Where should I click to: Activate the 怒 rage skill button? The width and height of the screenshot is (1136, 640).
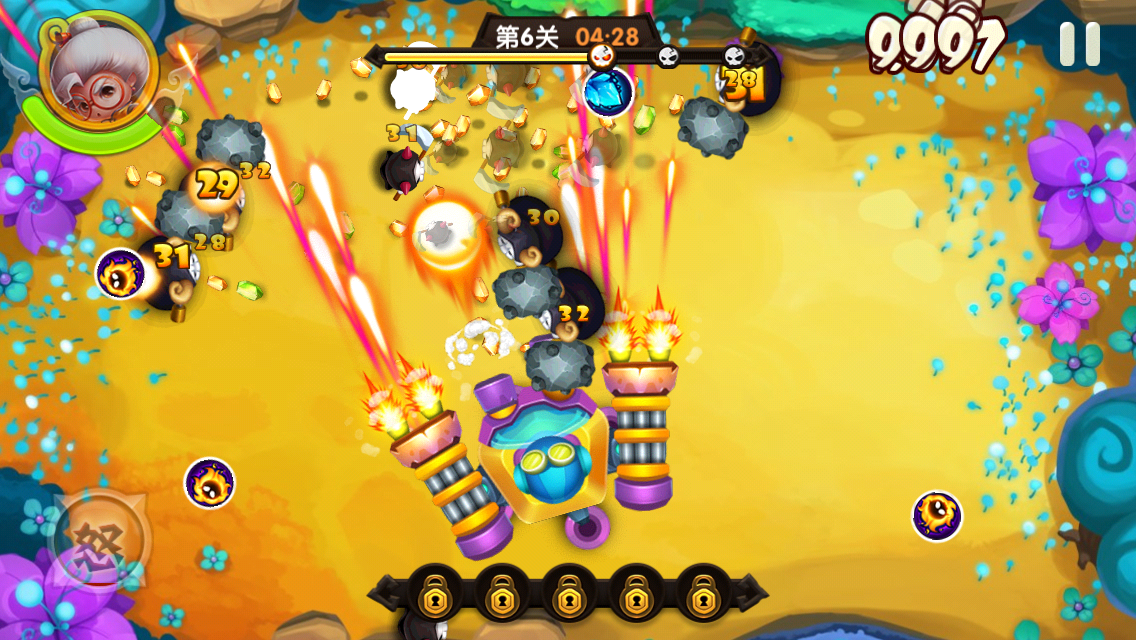point(100,543)
